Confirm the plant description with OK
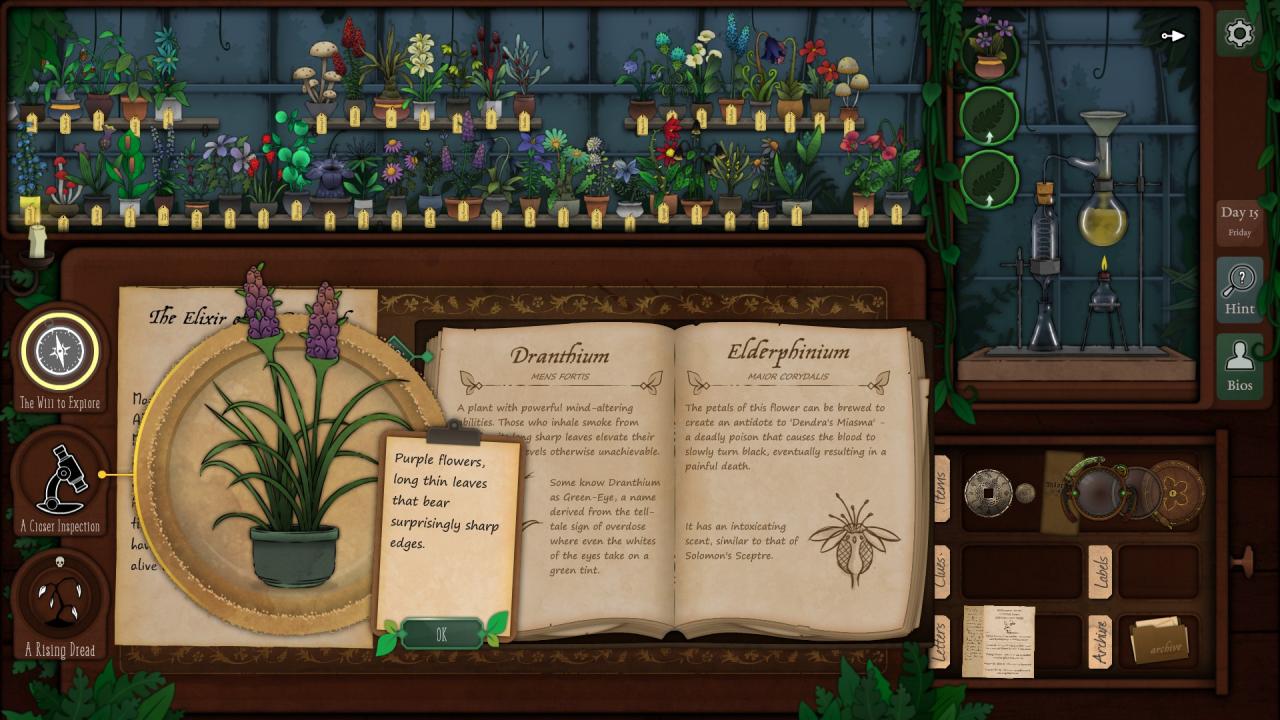The width and height of the screenshot is (1280, 720). click(x=441, y=634)
